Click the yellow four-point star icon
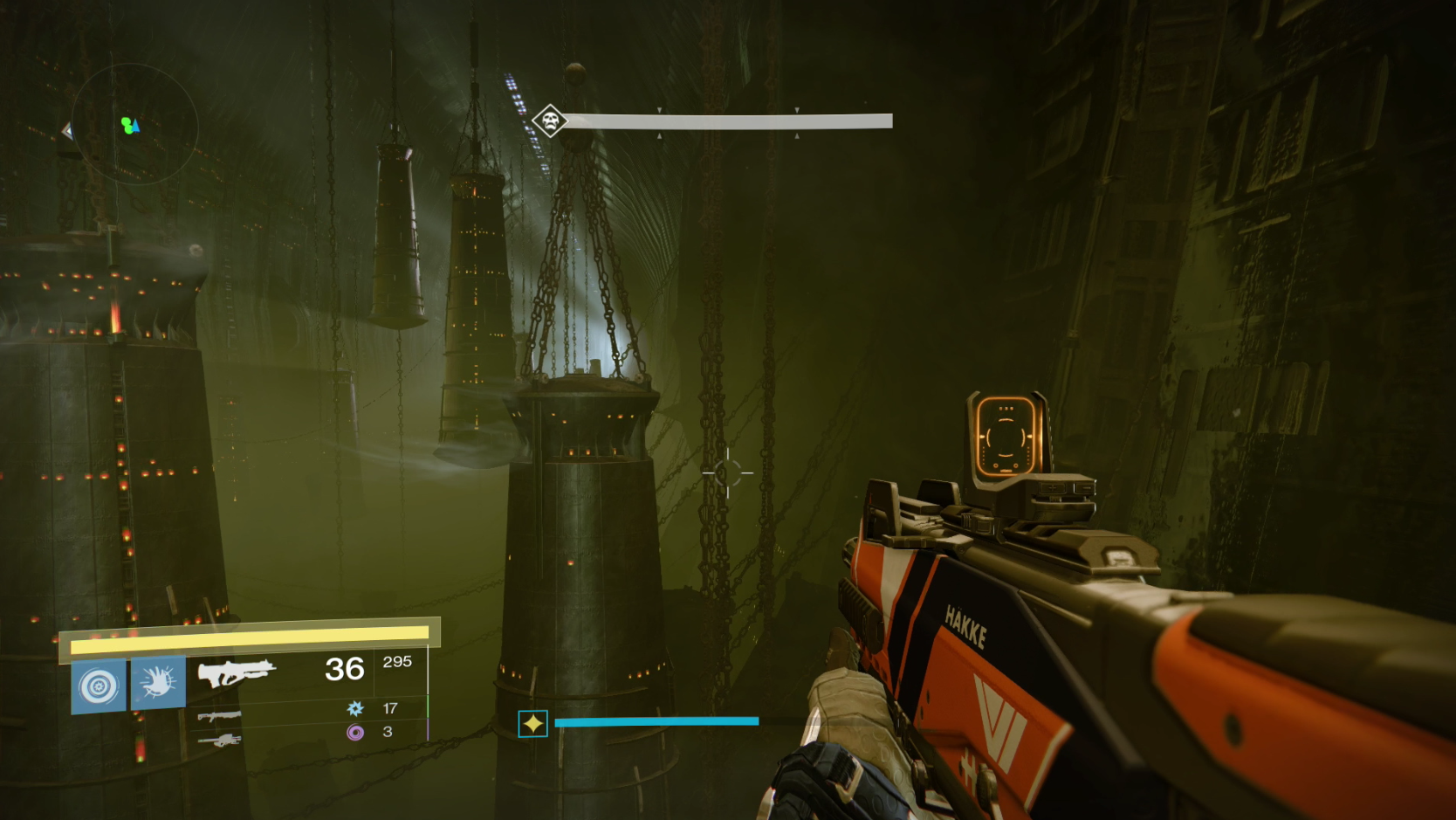Image resolution: width=1456 pixels, height=820 pixels. 532,724
